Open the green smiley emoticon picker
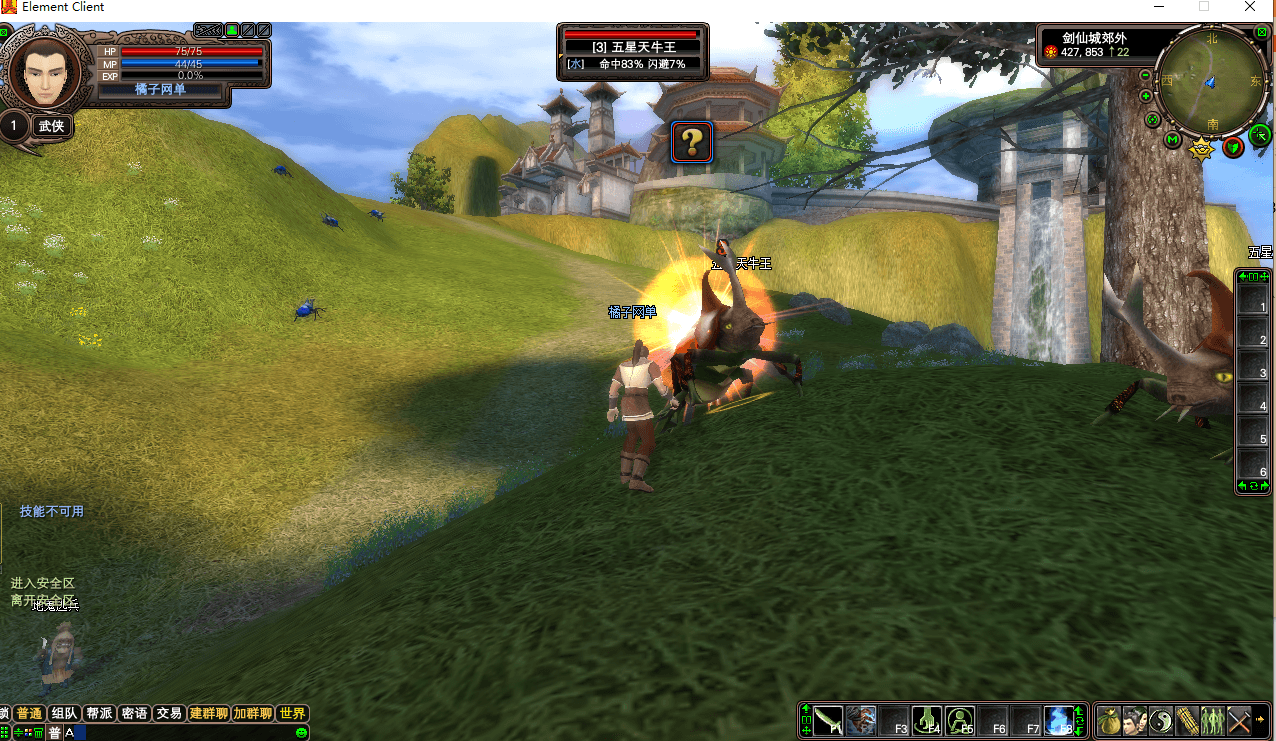Viewport: 1276px width, 741px height. 301,733
